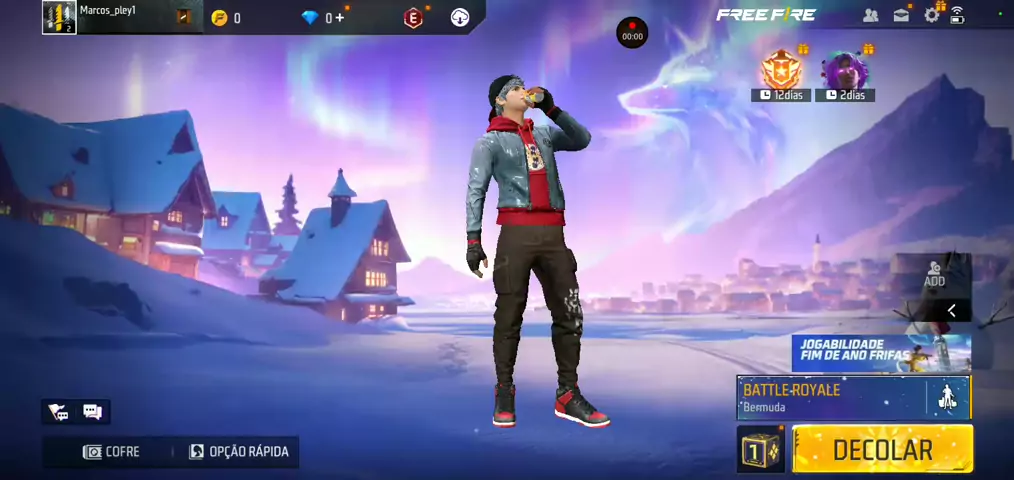Invite a teammate with the ADD button
The width and height of the screenshot is (1014, 480).
coord(934,274)
